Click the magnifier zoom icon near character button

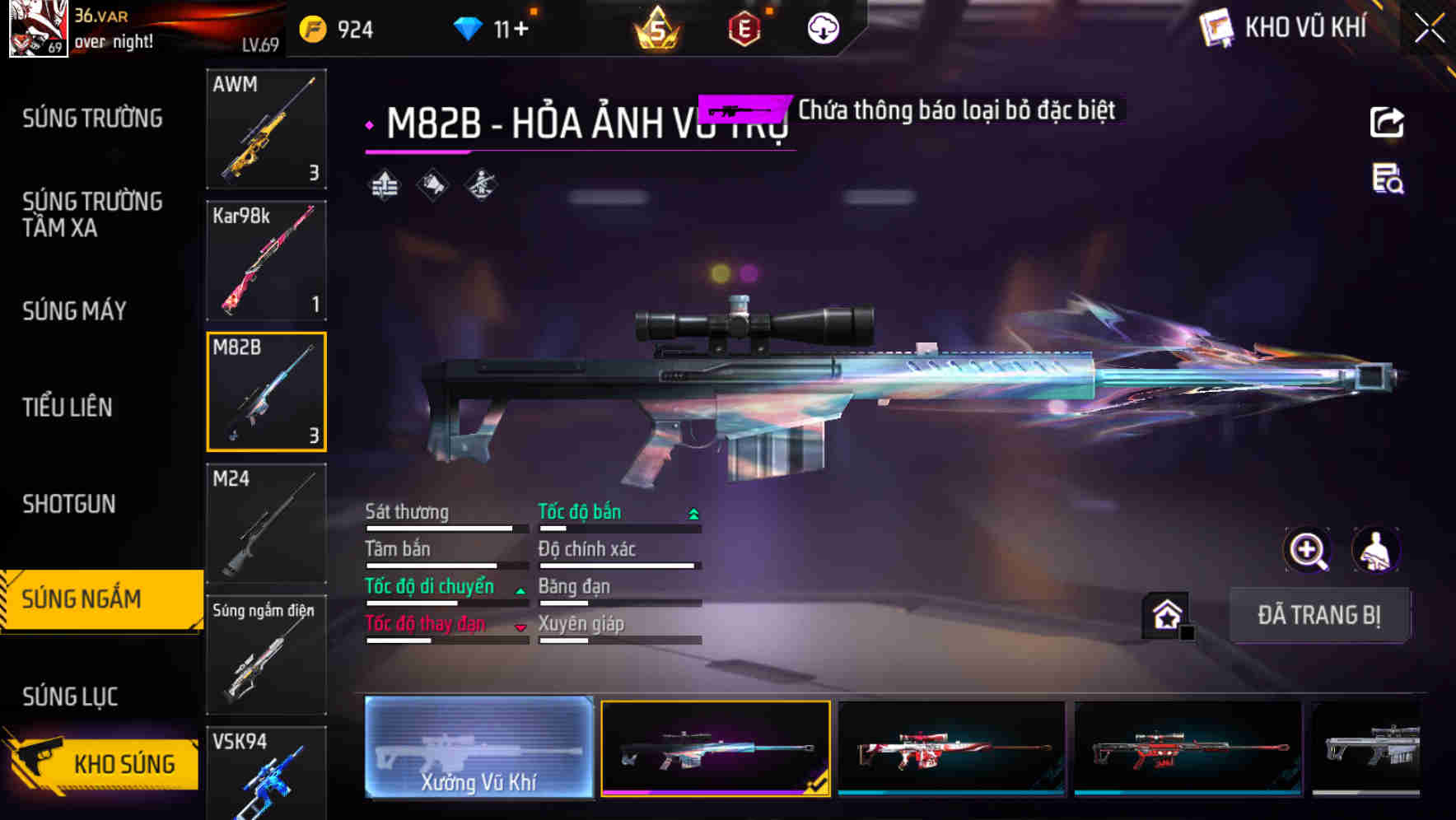click(x=1307, y=550)
